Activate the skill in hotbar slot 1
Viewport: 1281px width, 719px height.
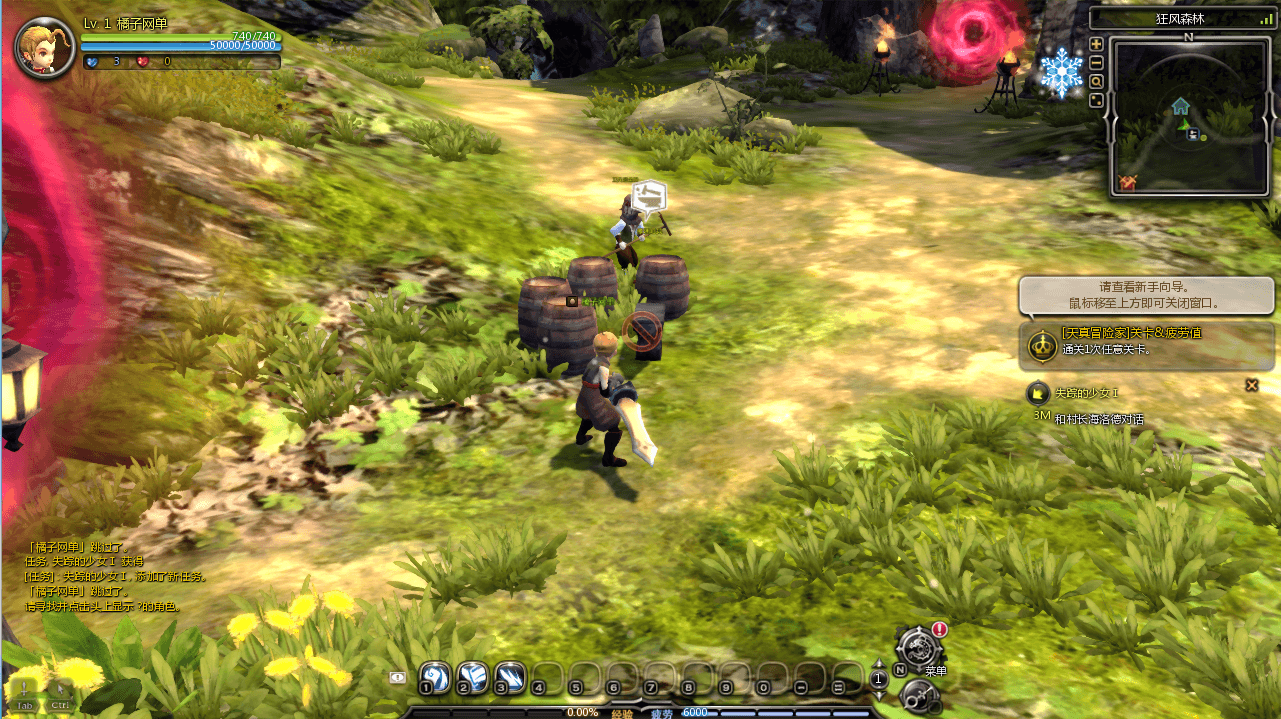434,677
